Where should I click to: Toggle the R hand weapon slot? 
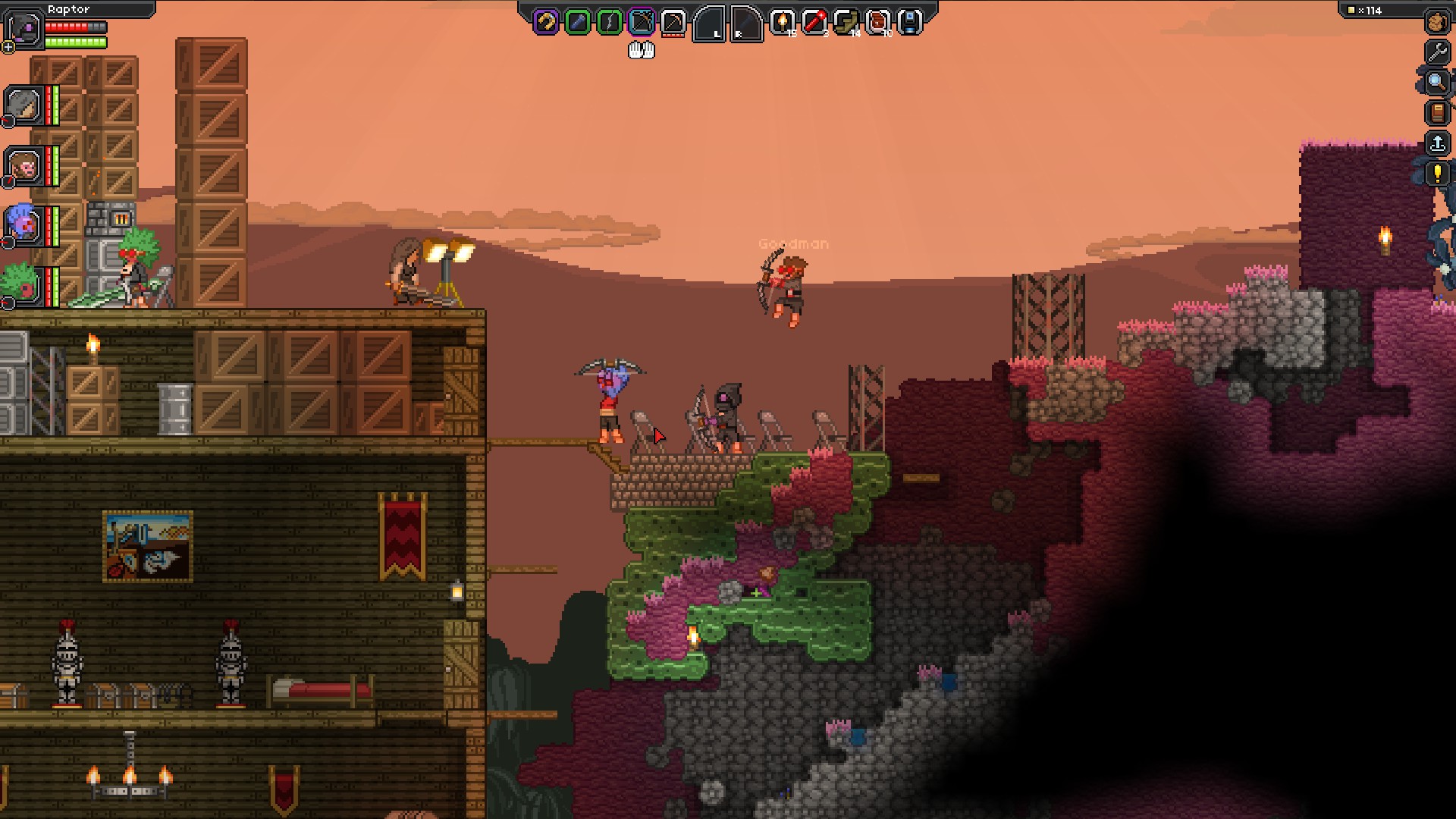coord(746,24)
